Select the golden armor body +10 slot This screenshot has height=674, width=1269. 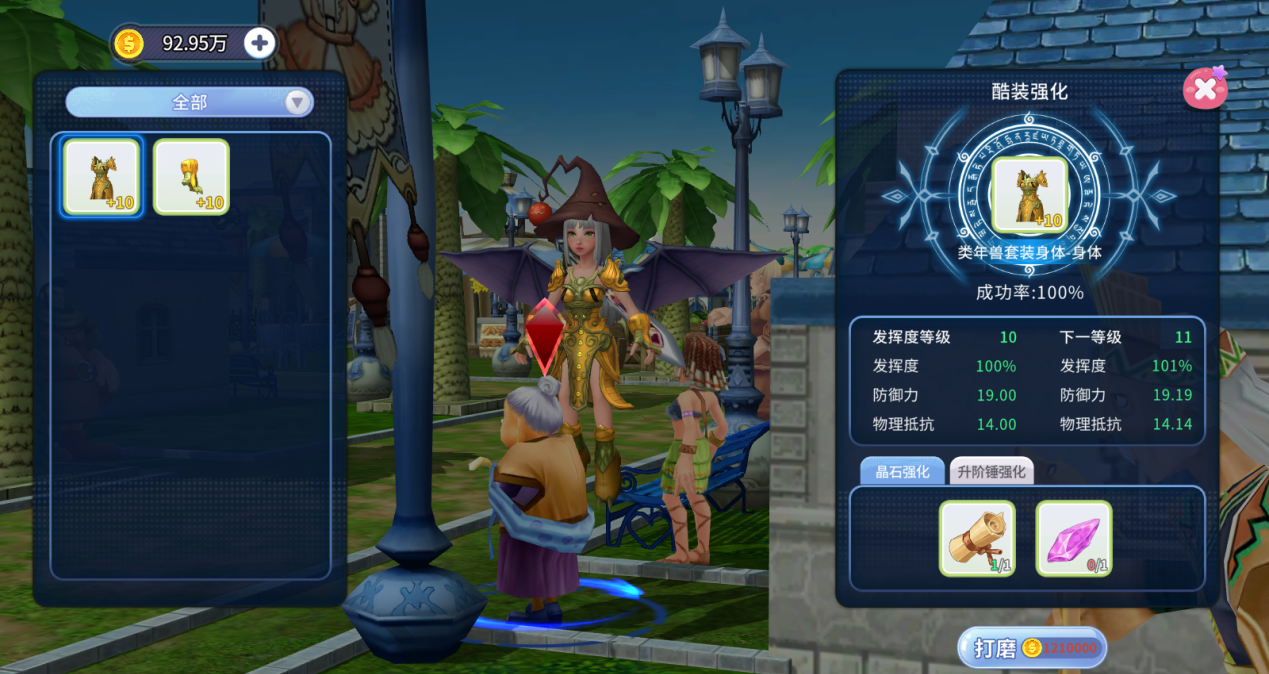click(x=102, y=177)
